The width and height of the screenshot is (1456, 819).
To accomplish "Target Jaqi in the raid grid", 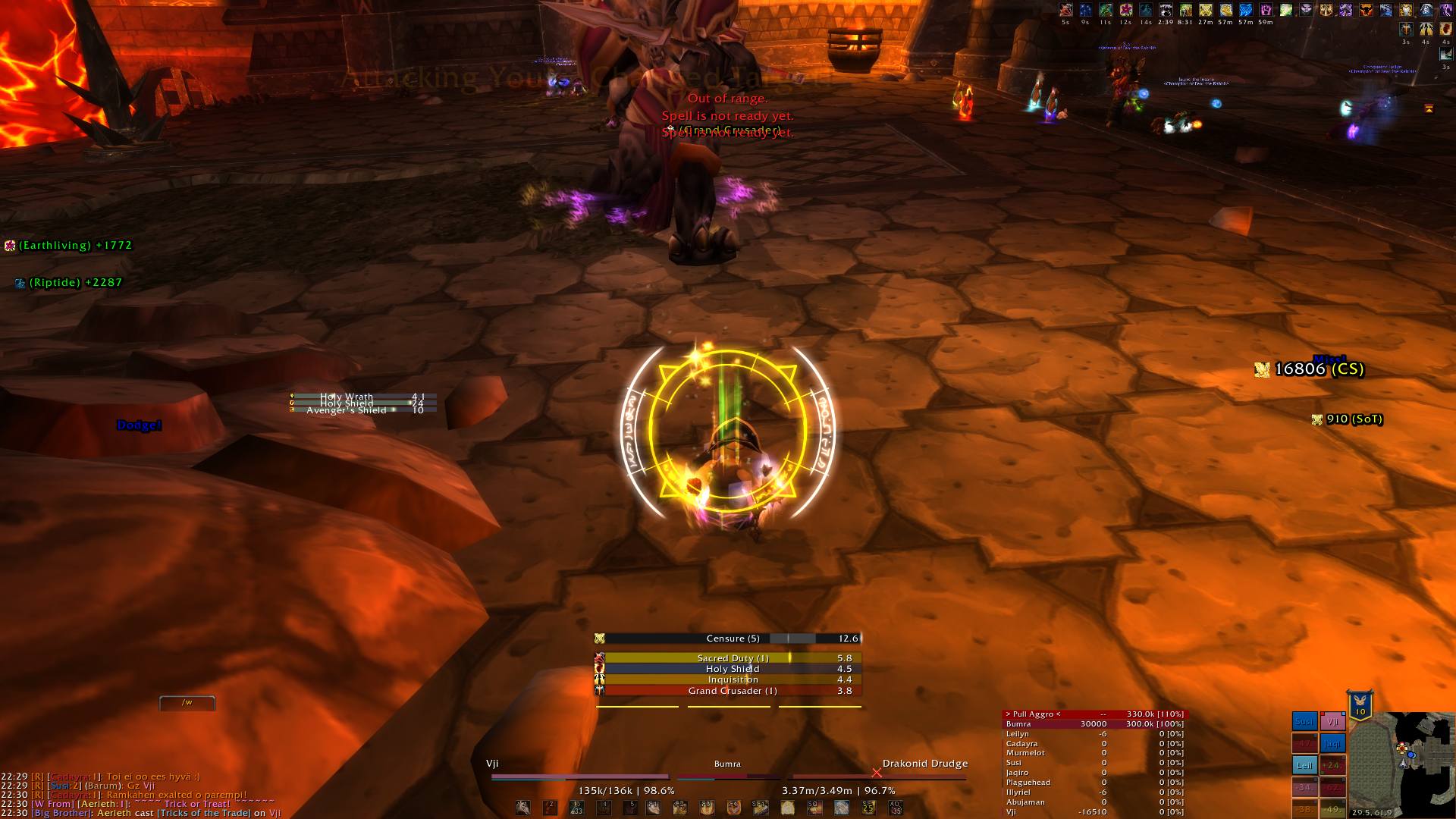I will 1332,744.
